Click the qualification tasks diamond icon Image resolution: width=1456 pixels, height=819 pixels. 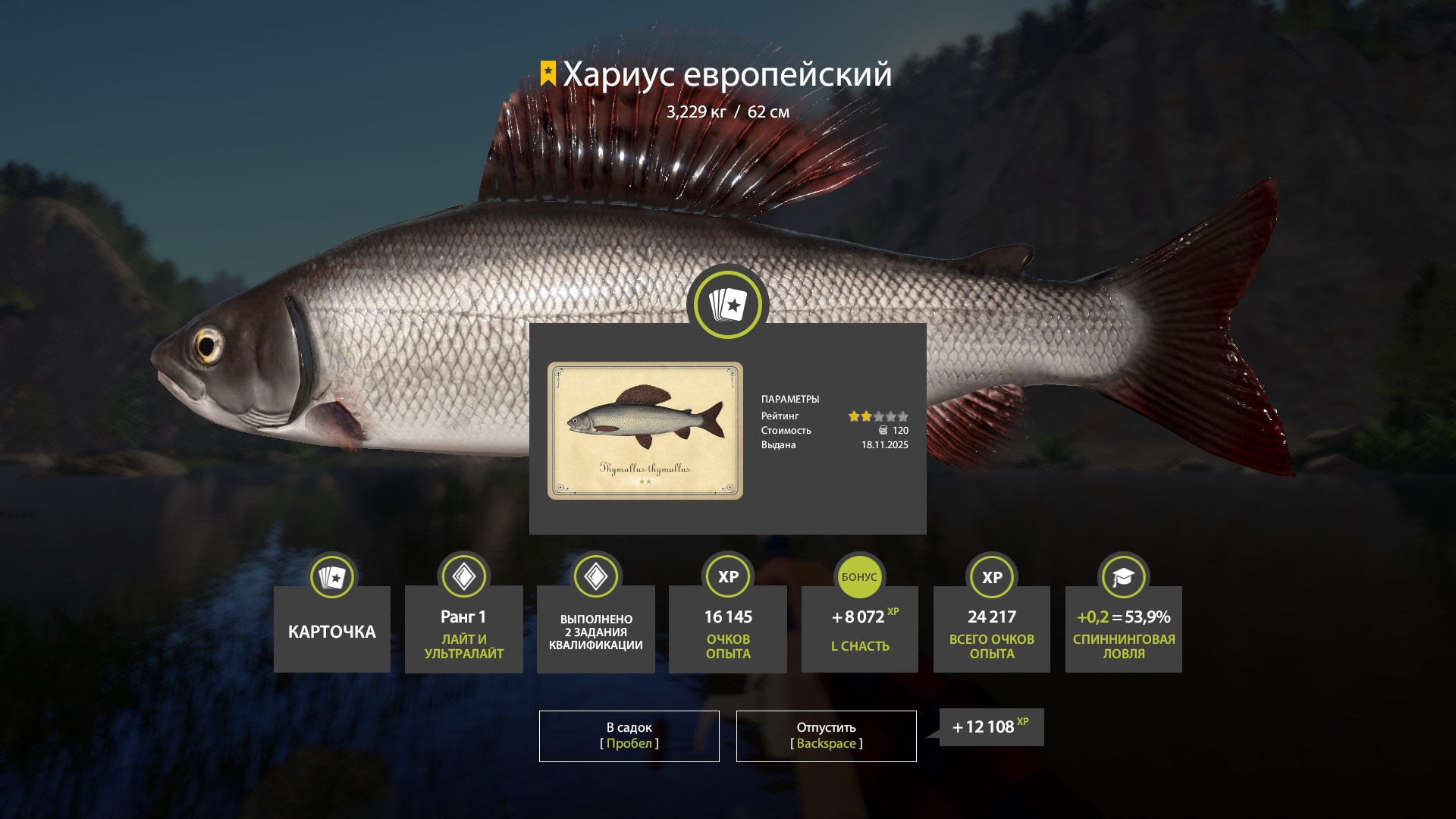[595, 576]
